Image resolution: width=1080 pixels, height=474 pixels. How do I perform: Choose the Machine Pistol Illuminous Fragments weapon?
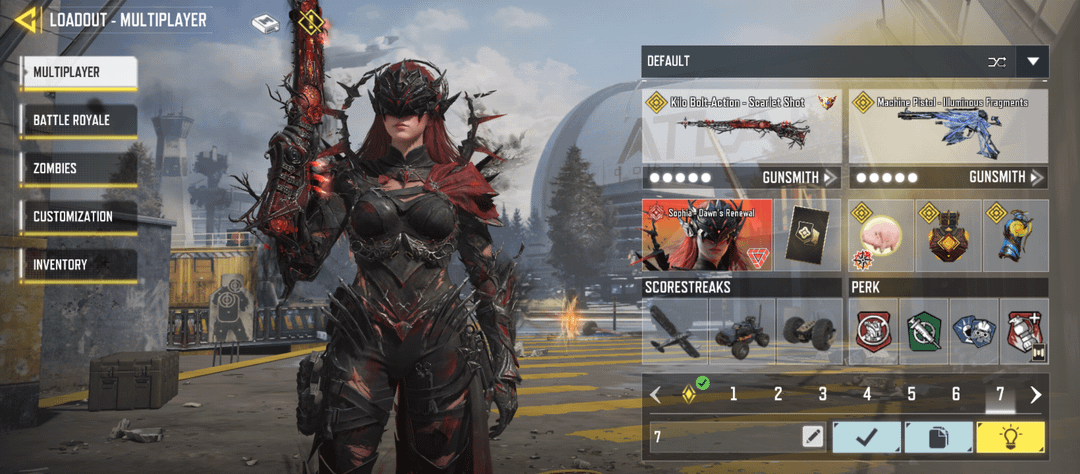(948, 126)
